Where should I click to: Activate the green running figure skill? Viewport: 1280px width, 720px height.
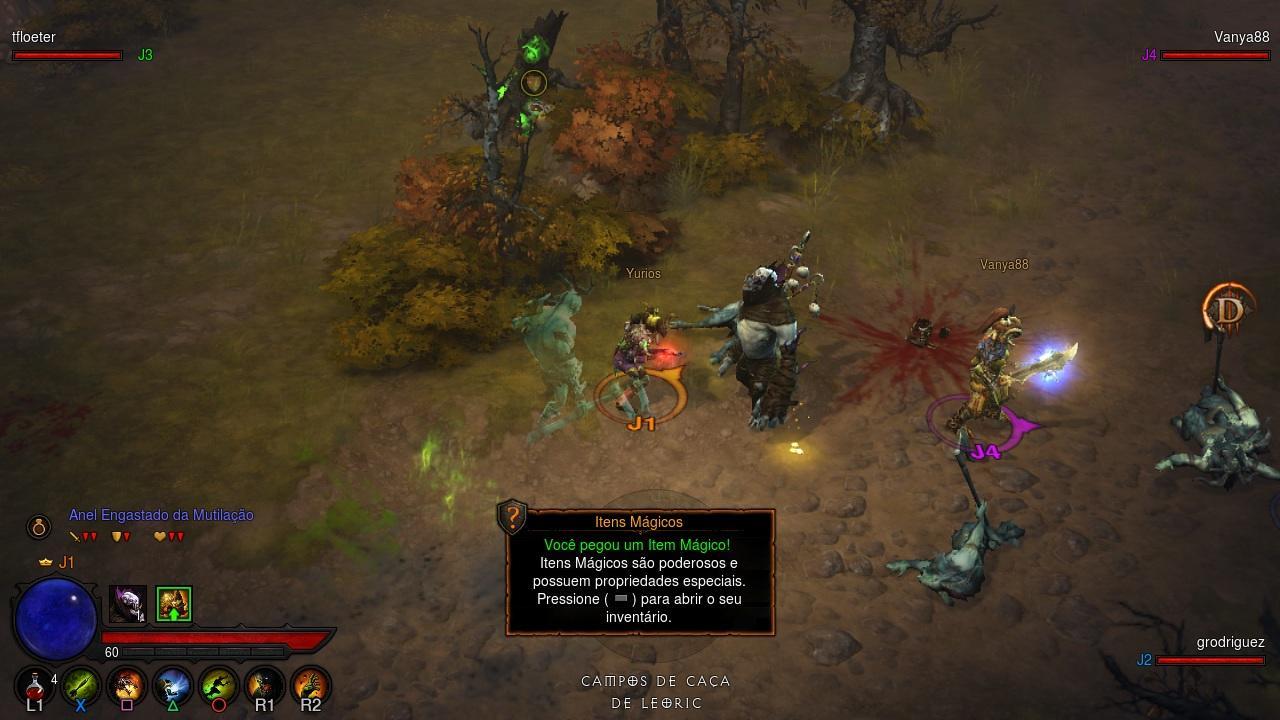pyautogui.click(x=219, y=687)
